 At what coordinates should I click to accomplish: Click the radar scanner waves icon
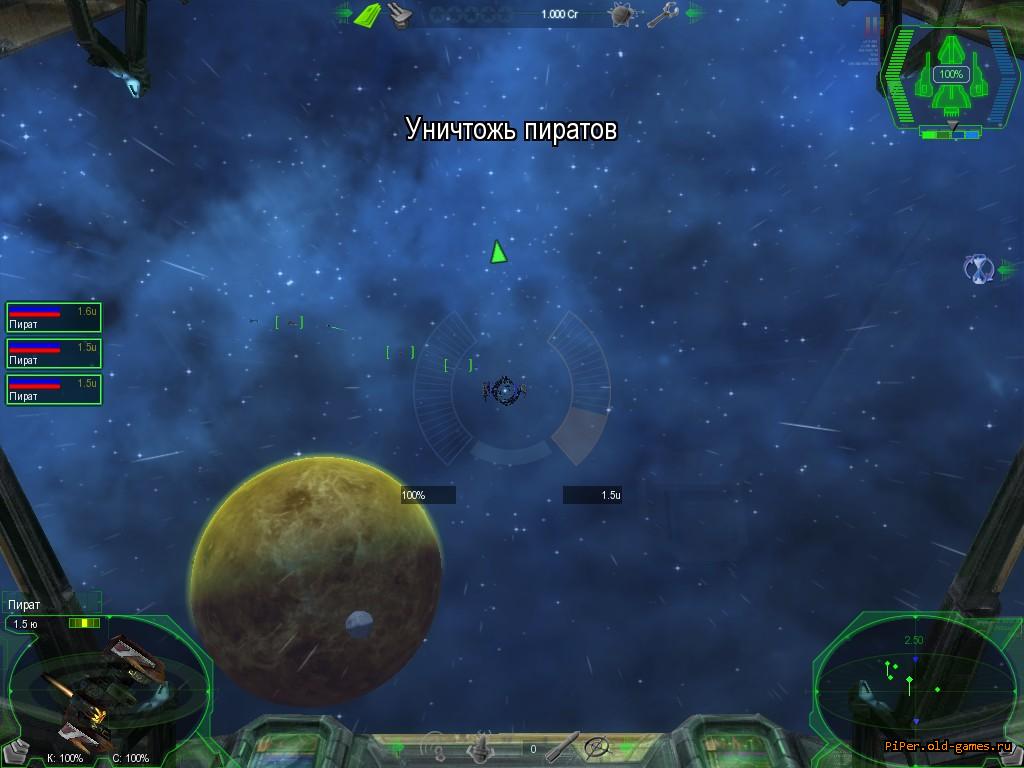434,746
